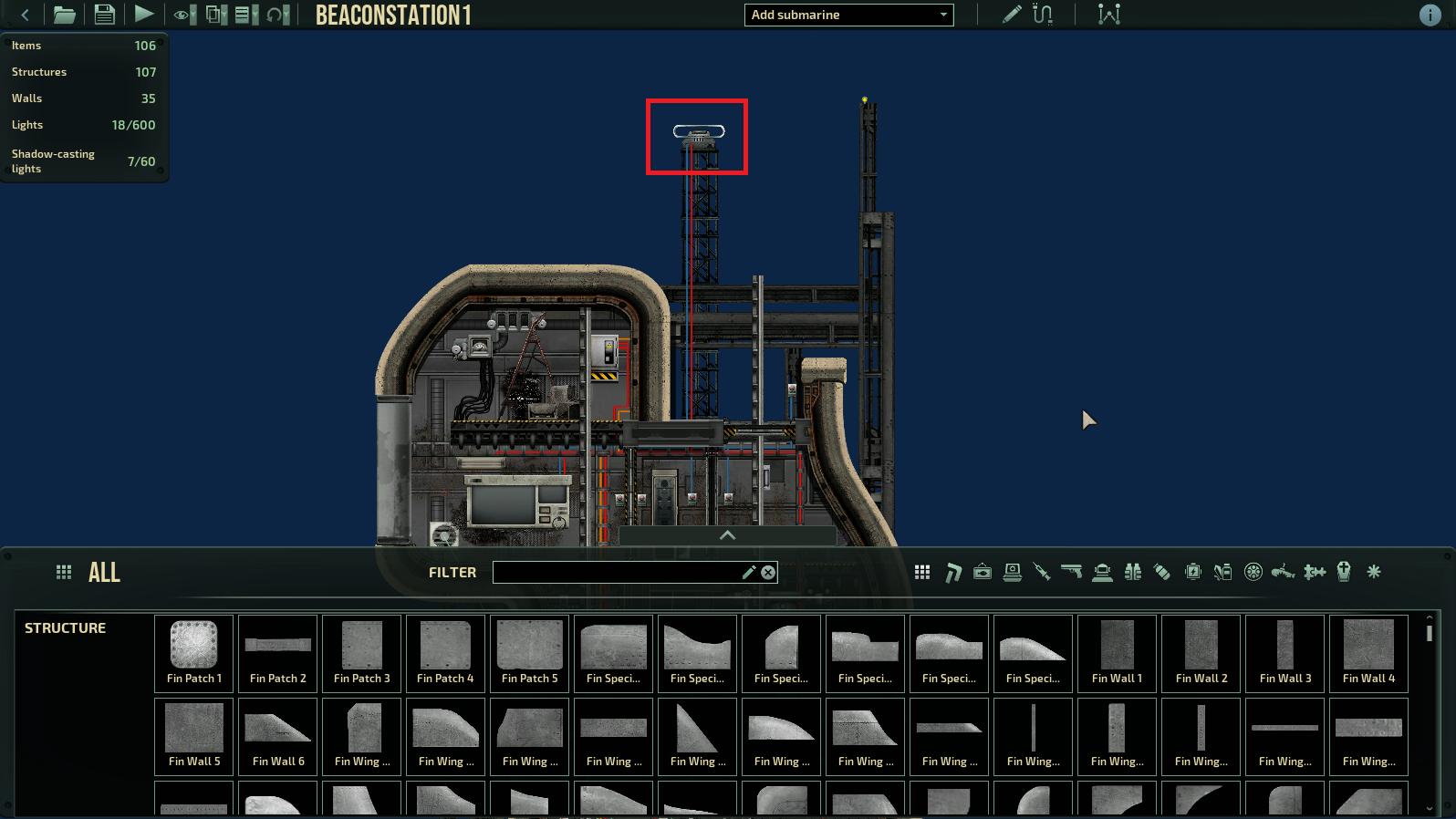Open the grid category selector next to ALL
This screenshot has width=1456, height=819.
(x=63, y=572)
